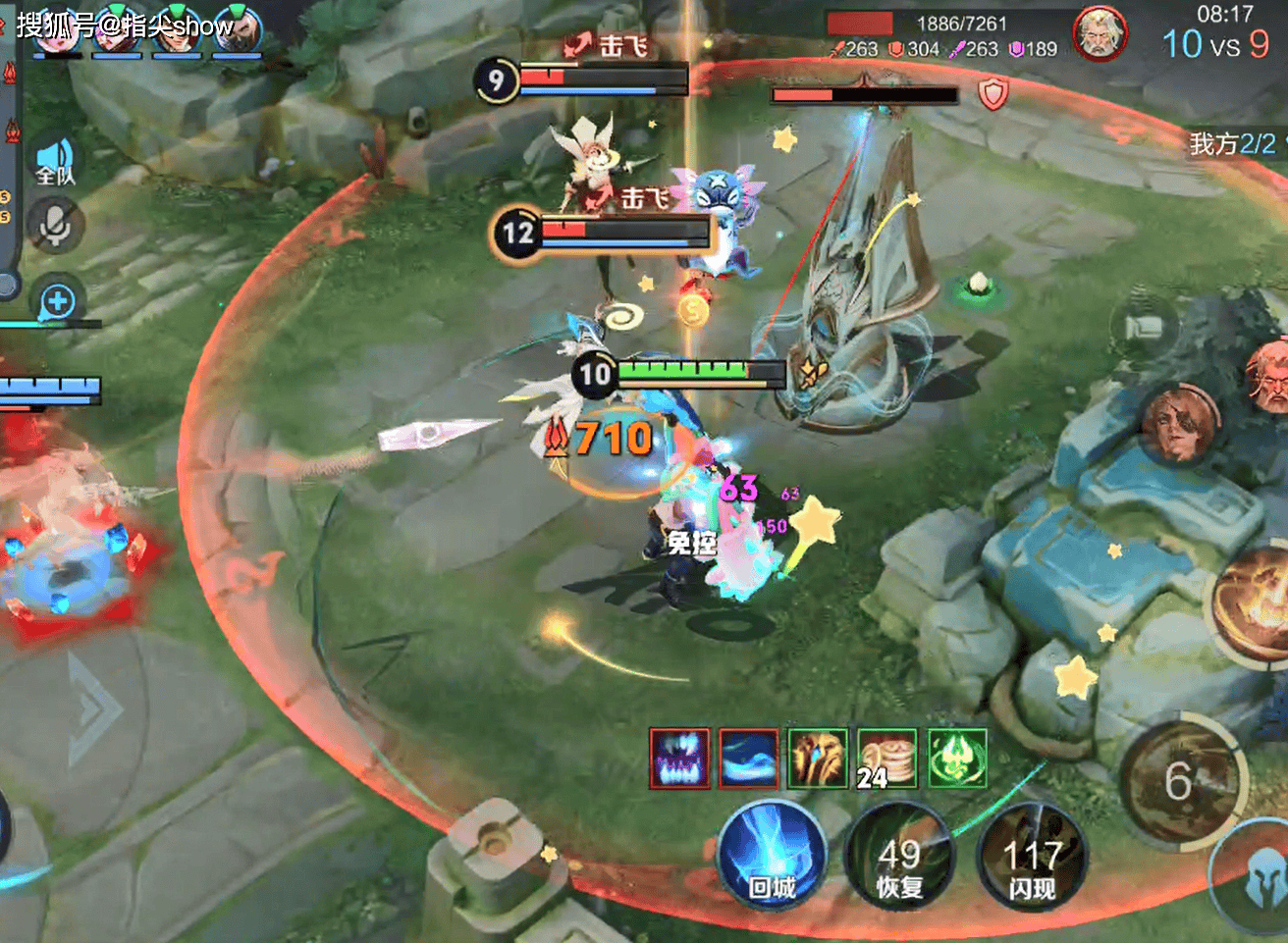
Task: Toggle the 全队 team speaker
Action: (x=55, y=162)
